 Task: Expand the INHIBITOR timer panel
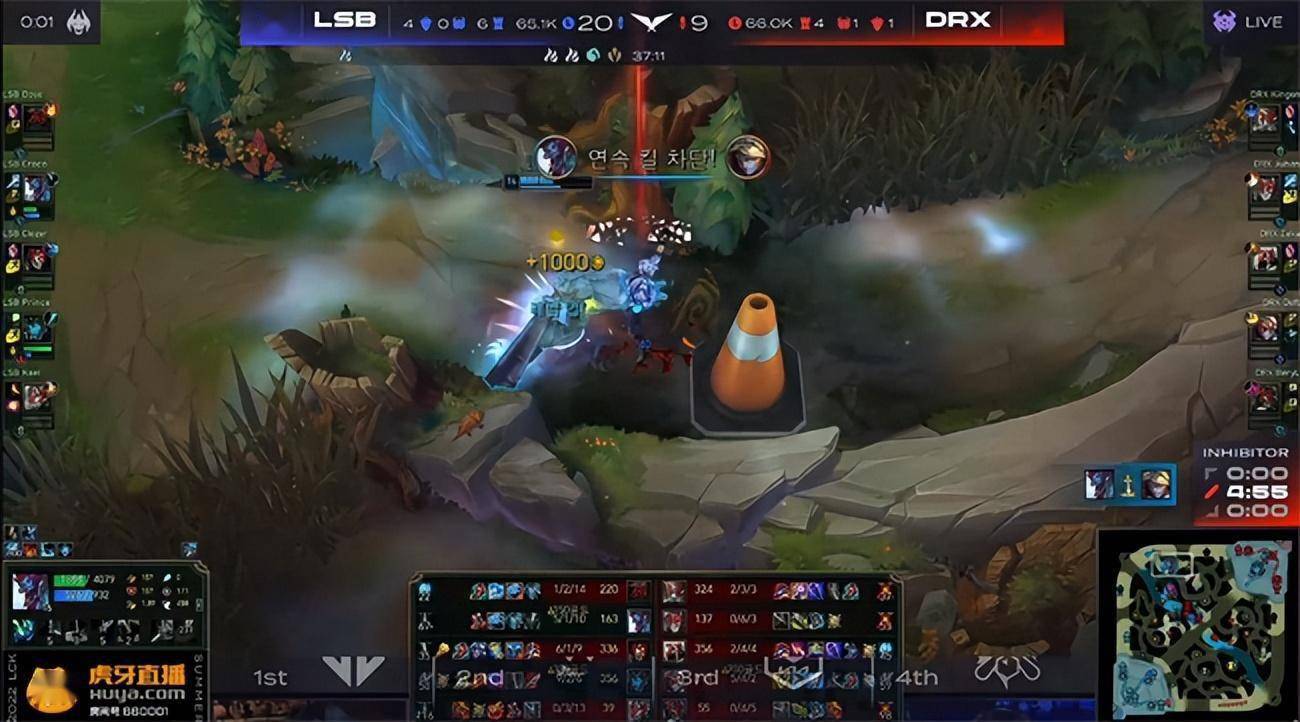tap(1243, 452)
